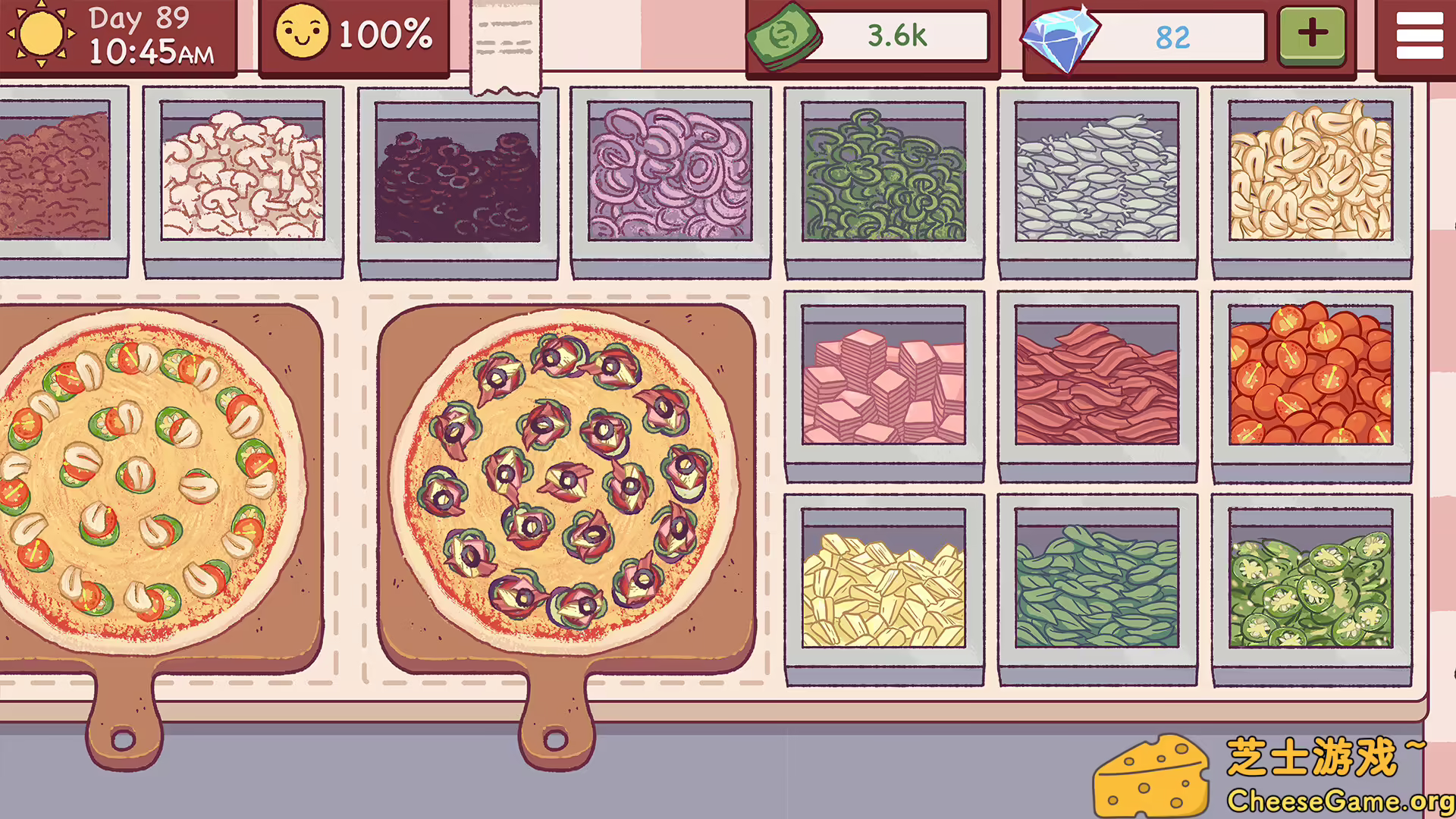Select the green peppers bin
1456x819 pixels.
pos(883,174)
